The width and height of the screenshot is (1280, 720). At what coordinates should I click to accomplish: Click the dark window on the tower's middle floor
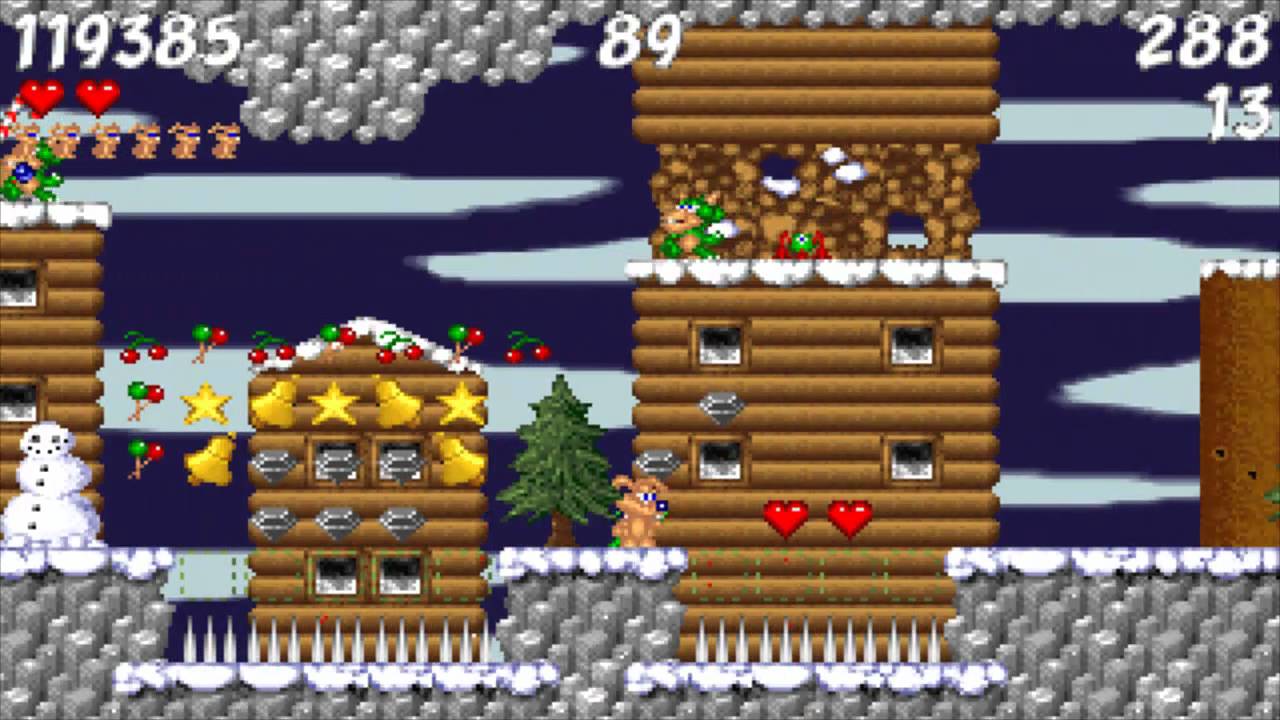pyautogui.click(x=718, y=345)
